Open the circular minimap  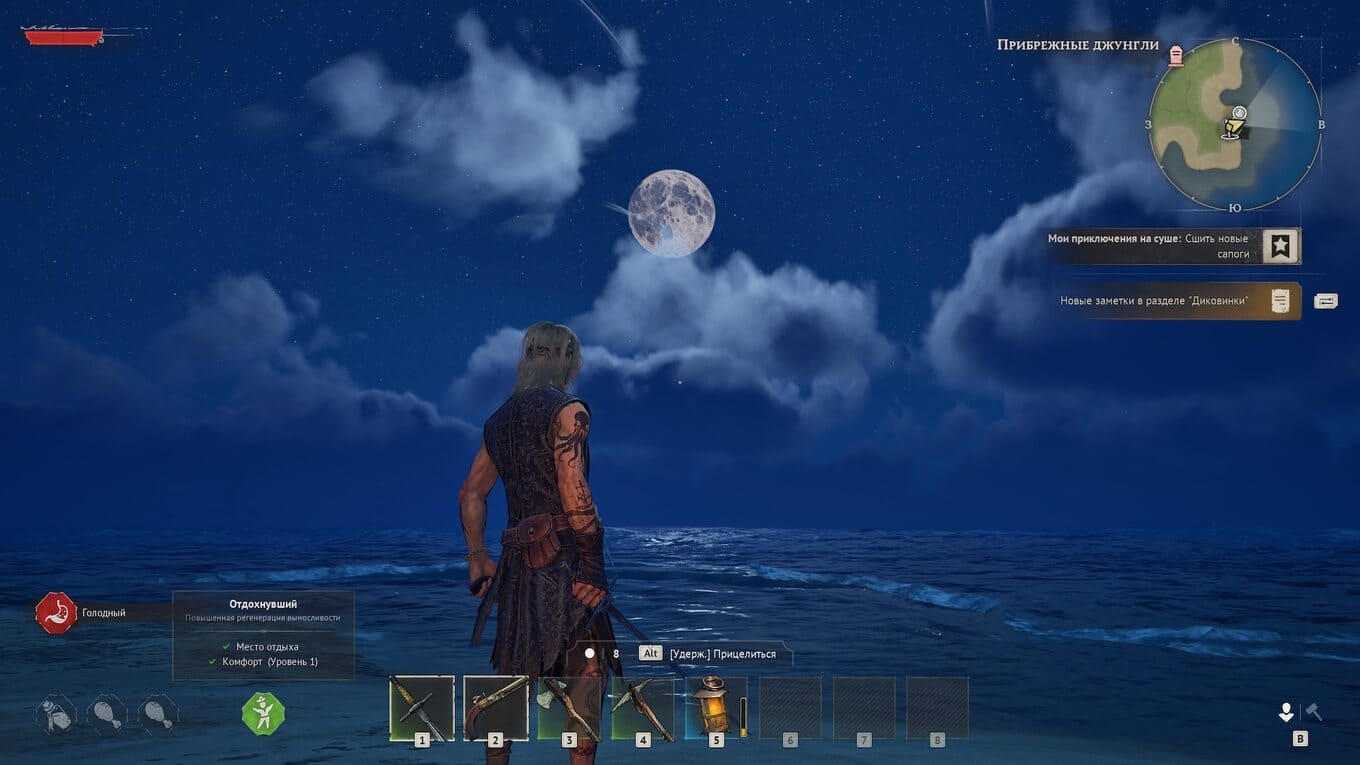coord(1235,124)
